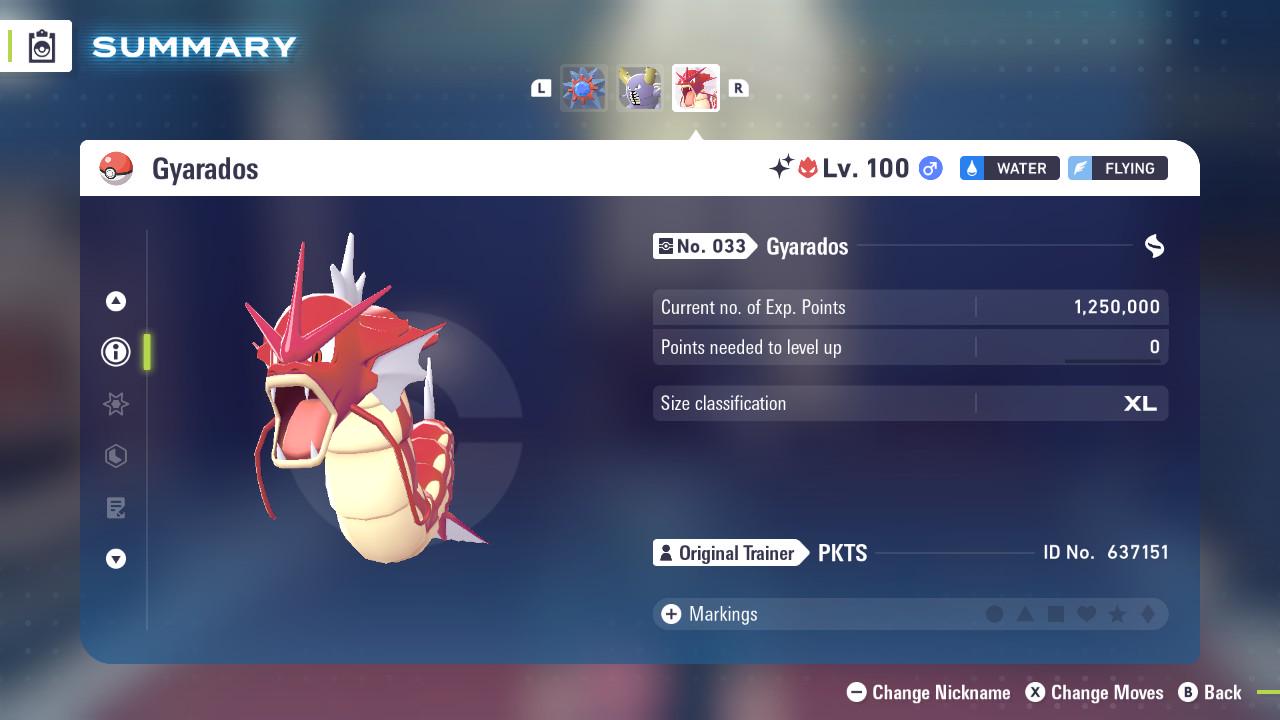Click the down arrow to scroll summary pages
The height and width of the screenshot is (720, 1280).
(x=115, y=560)
